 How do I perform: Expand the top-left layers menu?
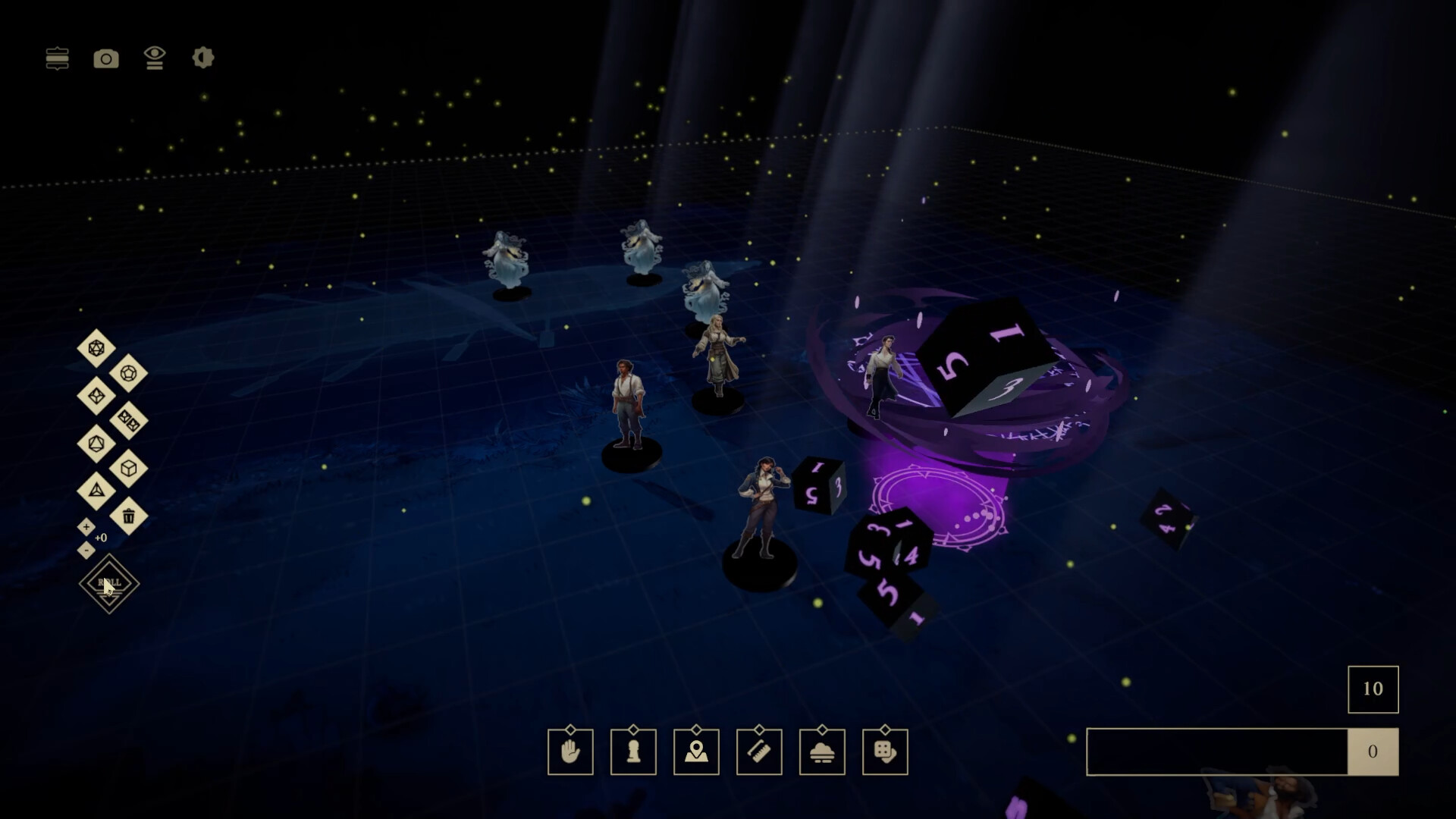tap(58, 58)
